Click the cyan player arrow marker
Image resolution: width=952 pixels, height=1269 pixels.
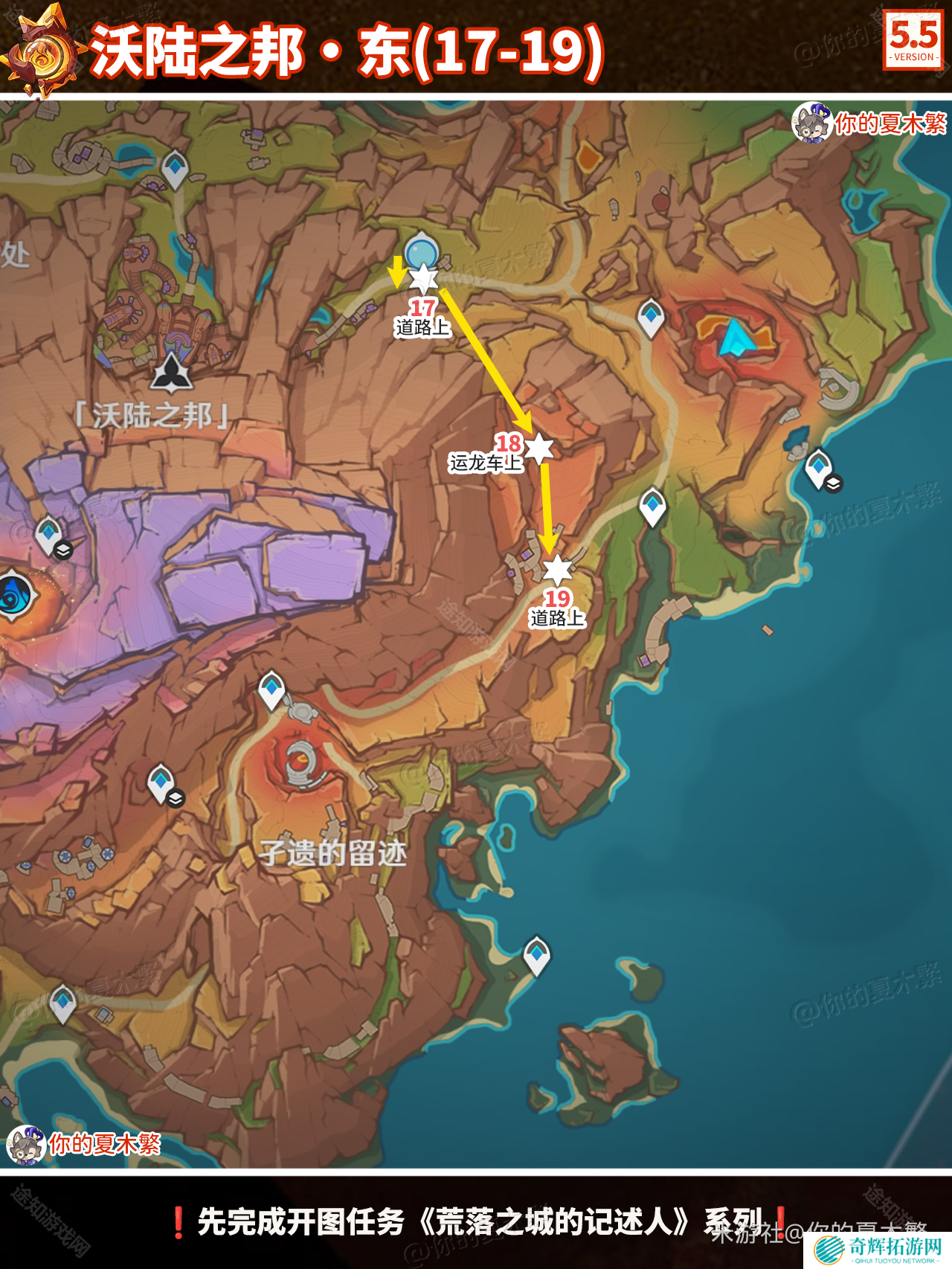(735, 338)
